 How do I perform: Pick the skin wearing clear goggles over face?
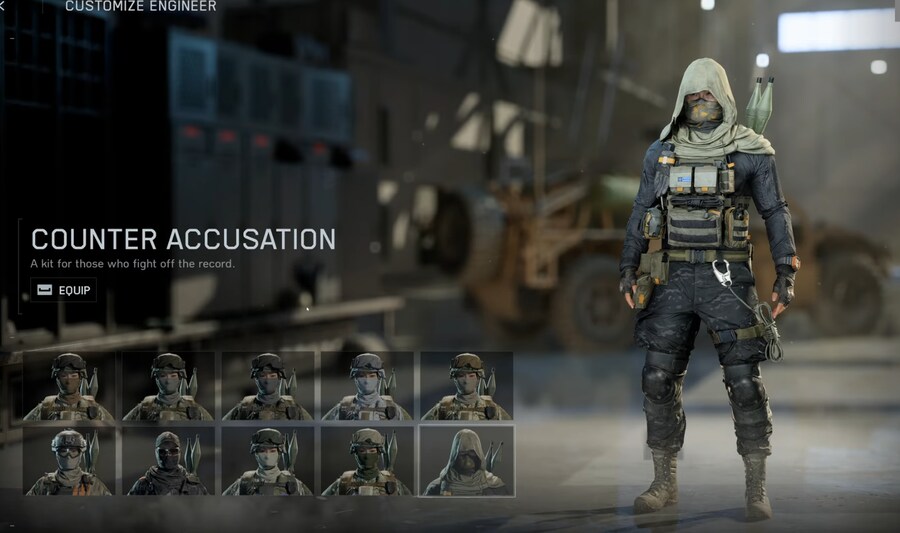click(x=69, y=461)
